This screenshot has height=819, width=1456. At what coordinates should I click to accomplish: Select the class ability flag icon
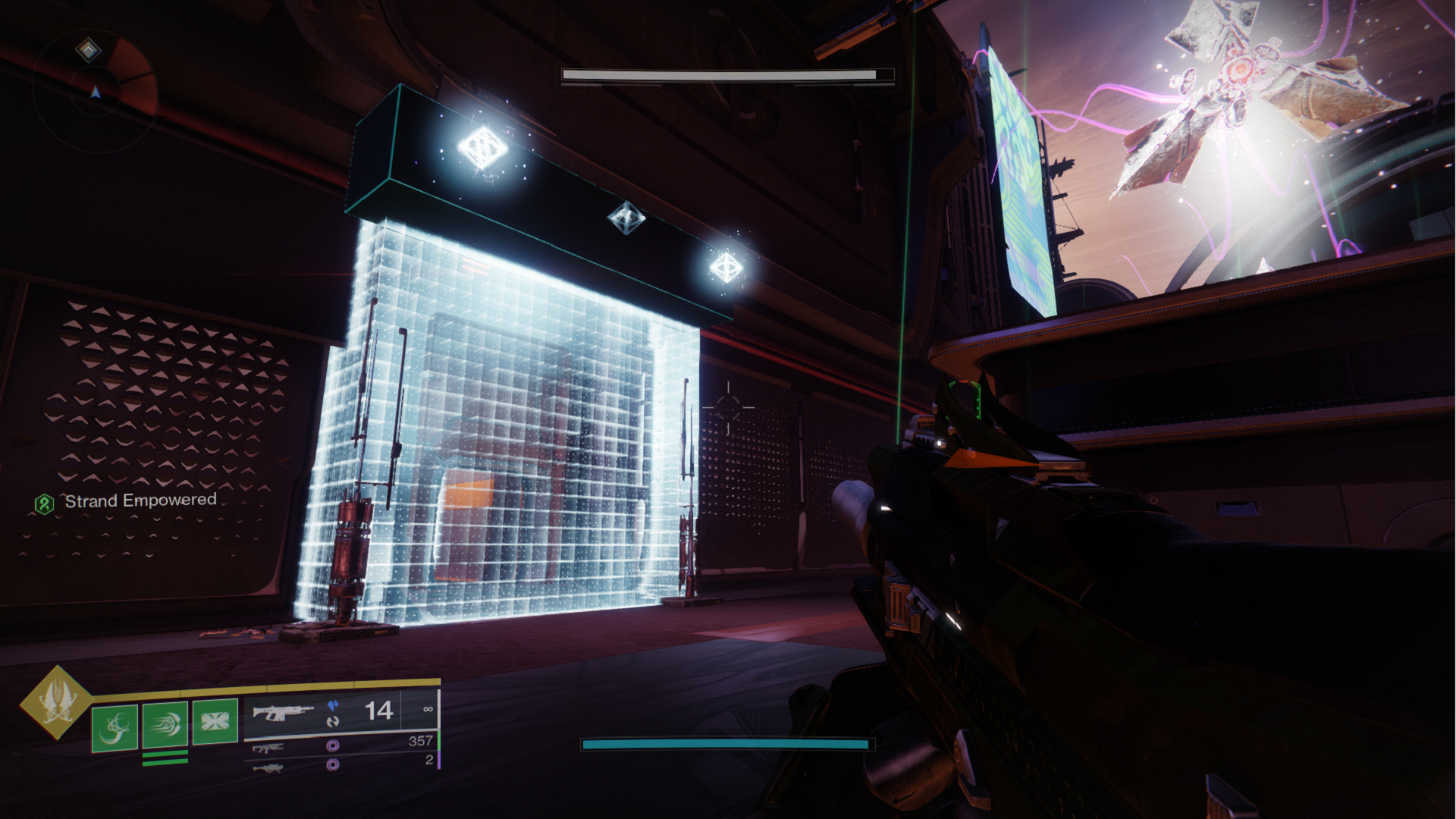(215, 723)
